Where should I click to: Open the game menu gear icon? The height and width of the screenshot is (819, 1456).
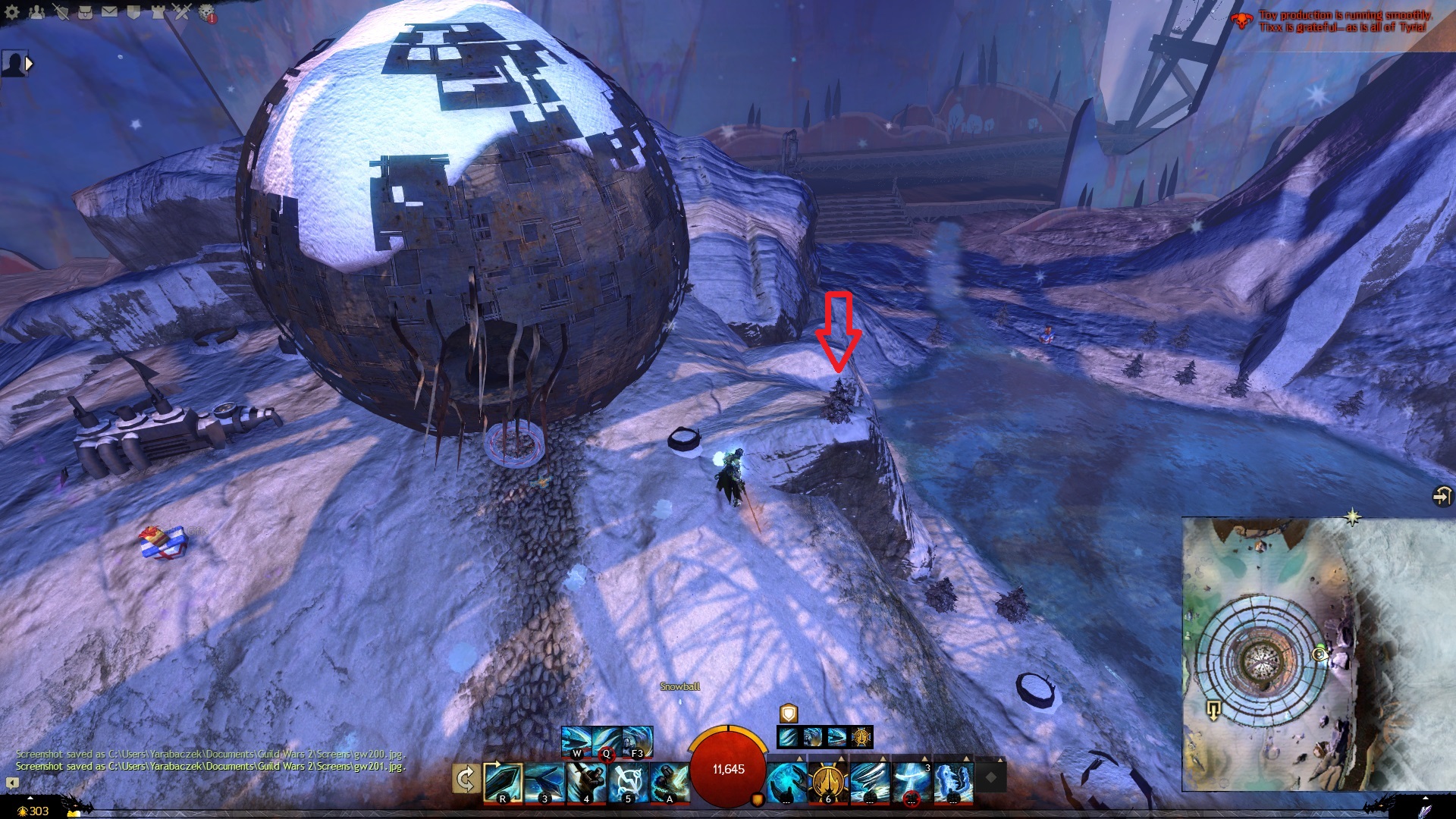point(12,11)
